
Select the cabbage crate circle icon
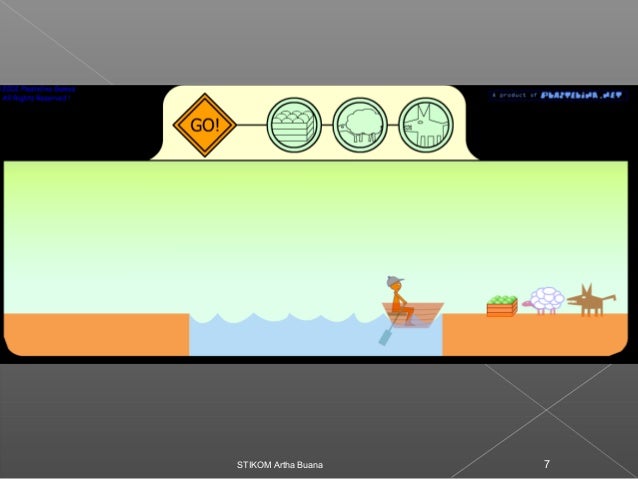[294, 126]
